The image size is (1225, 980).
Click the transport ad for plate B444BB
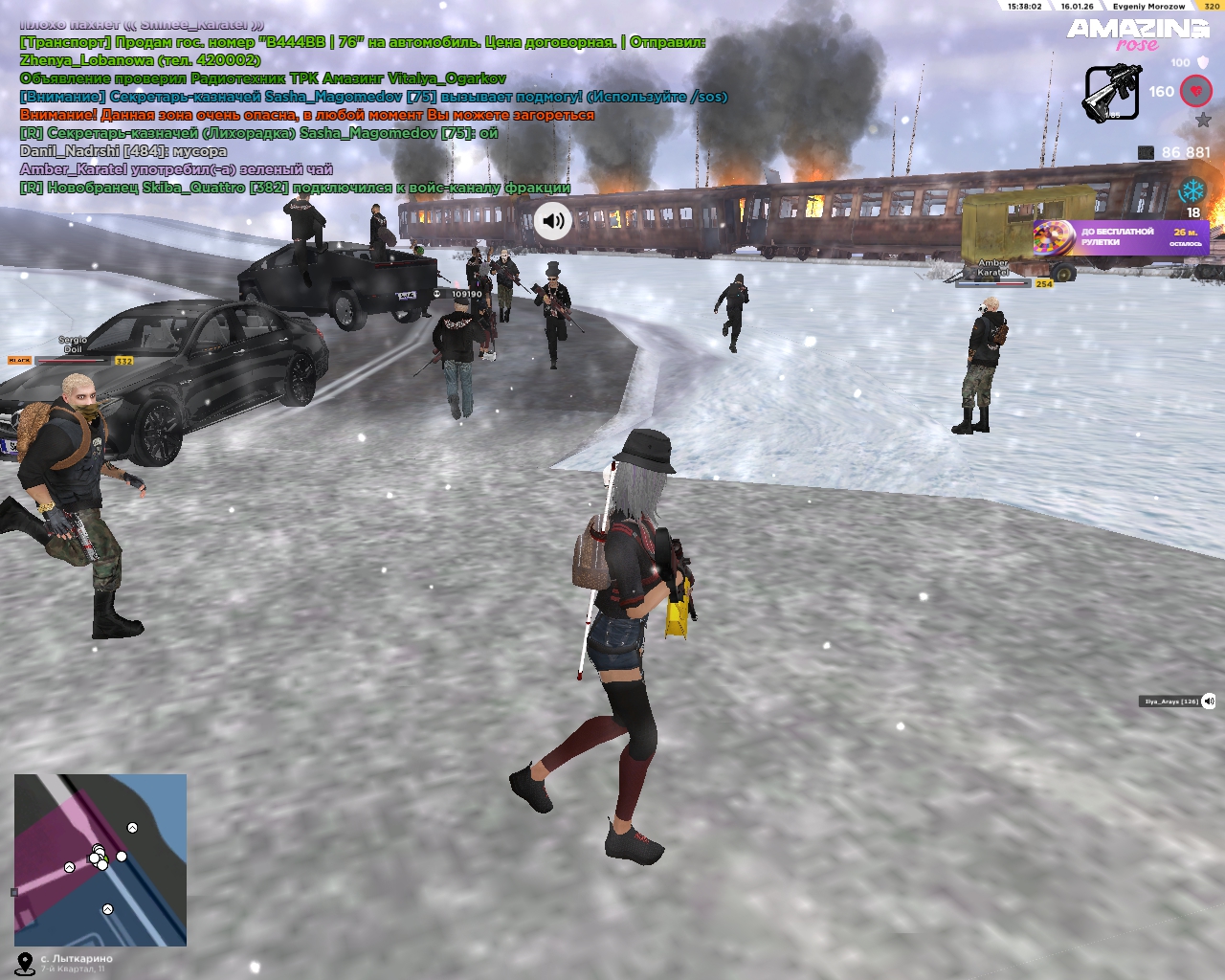pos(363,42)
